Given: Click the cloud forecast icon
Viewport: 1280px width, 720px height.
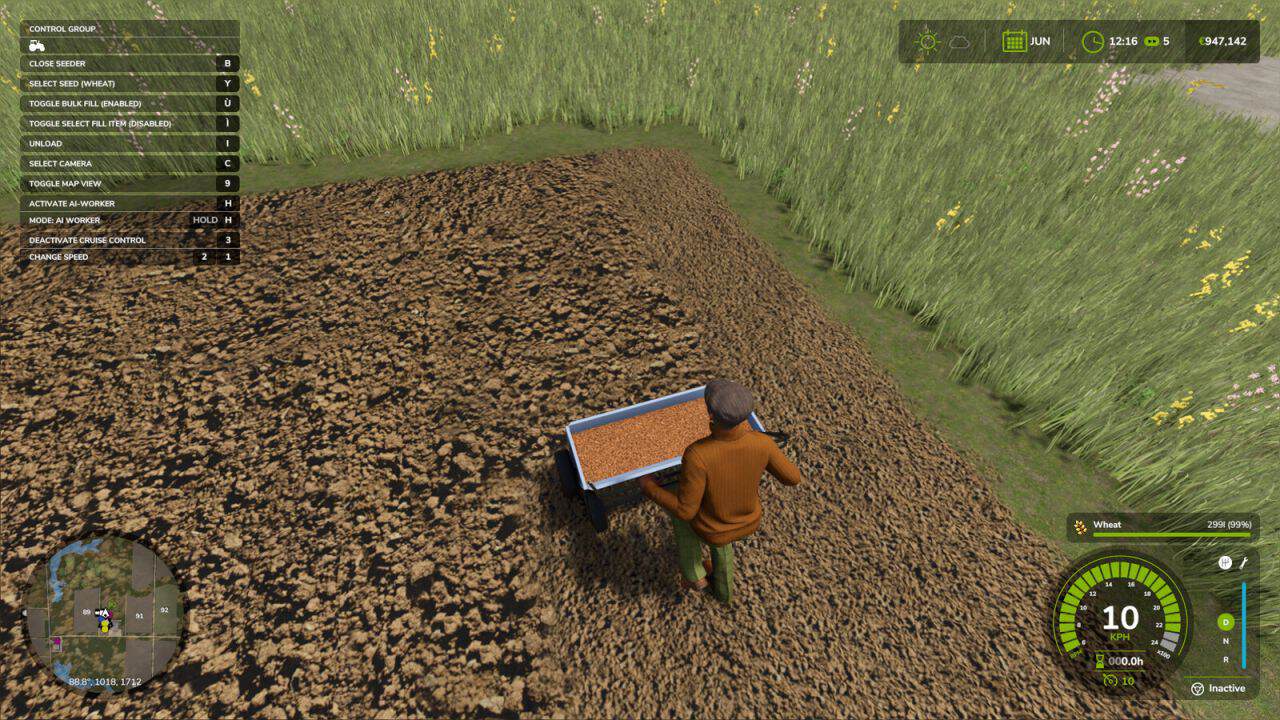Looking at the screenshot, I should pos(959,41).
